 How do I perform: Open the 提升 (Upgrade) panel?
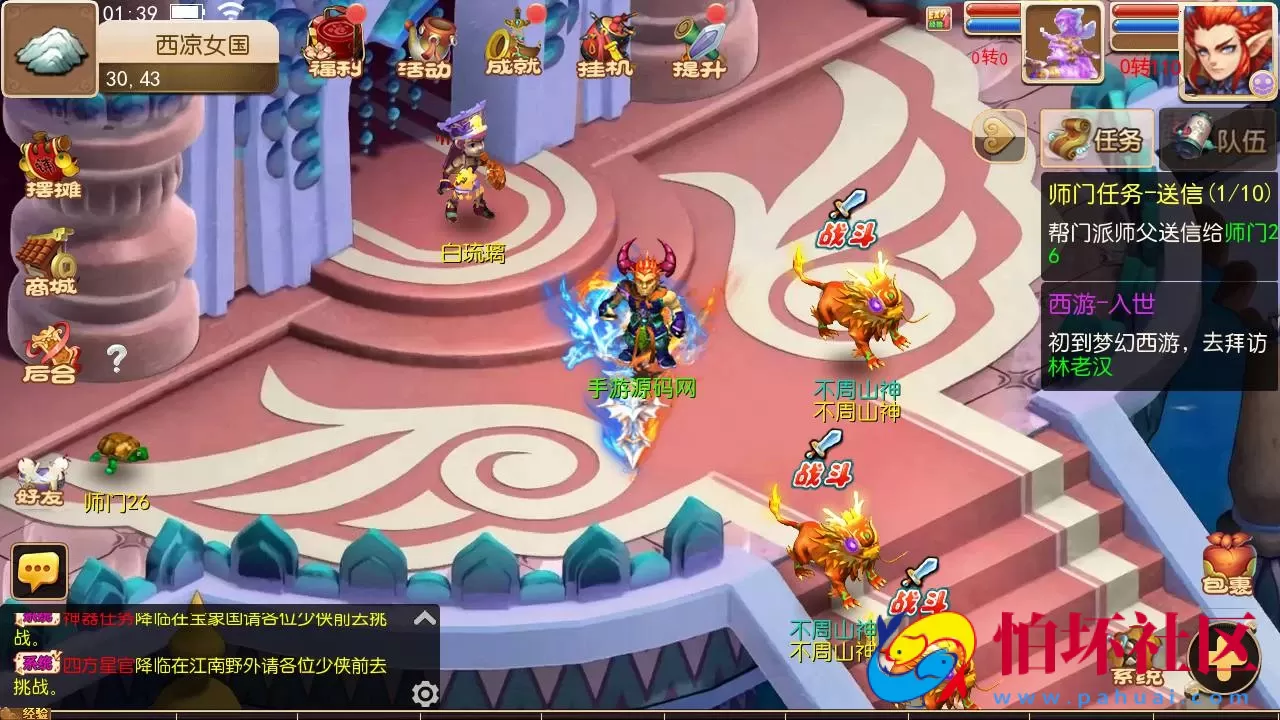pyautogui.click(x=698, y=45)
